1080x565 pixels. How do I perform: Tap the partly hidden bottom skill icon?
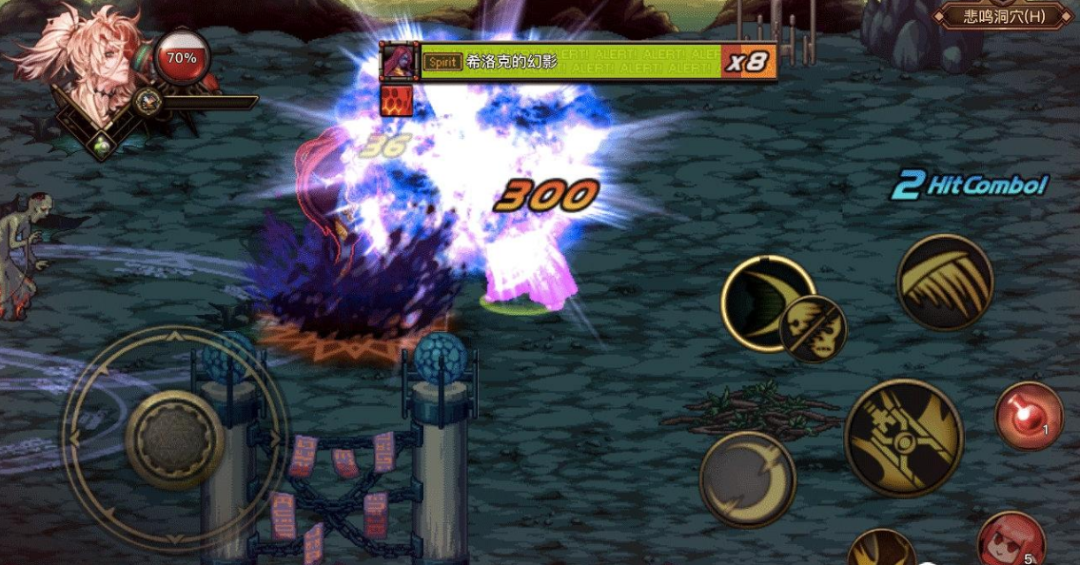[x=881, y=549]
